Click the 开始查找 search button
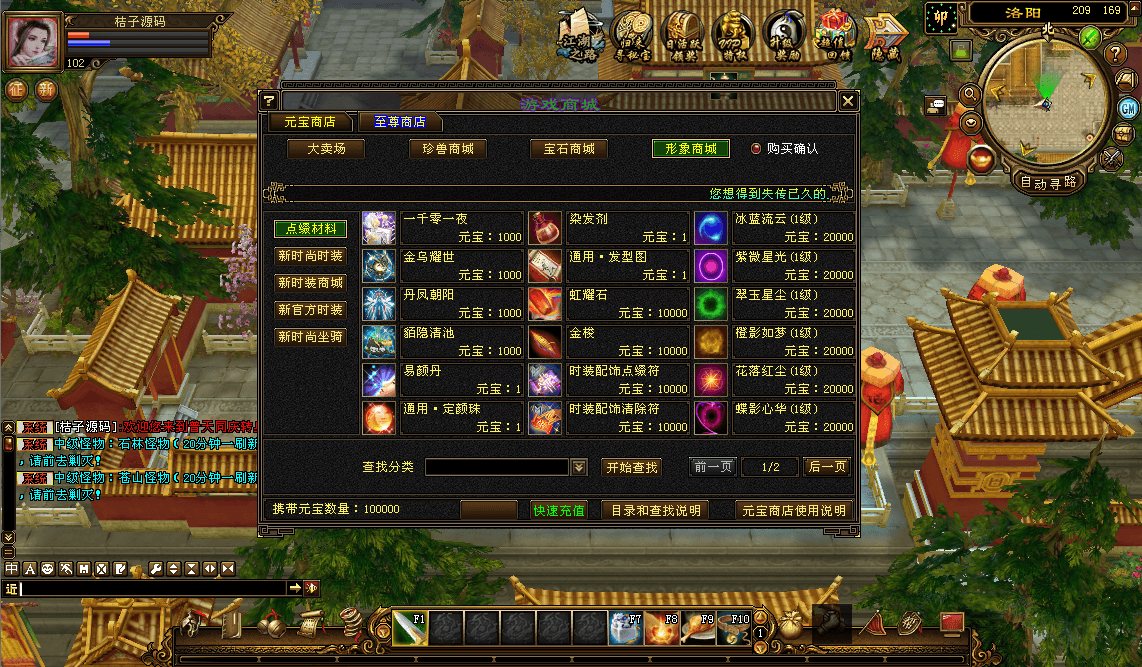1142x667 pixels. click(632, 467)
